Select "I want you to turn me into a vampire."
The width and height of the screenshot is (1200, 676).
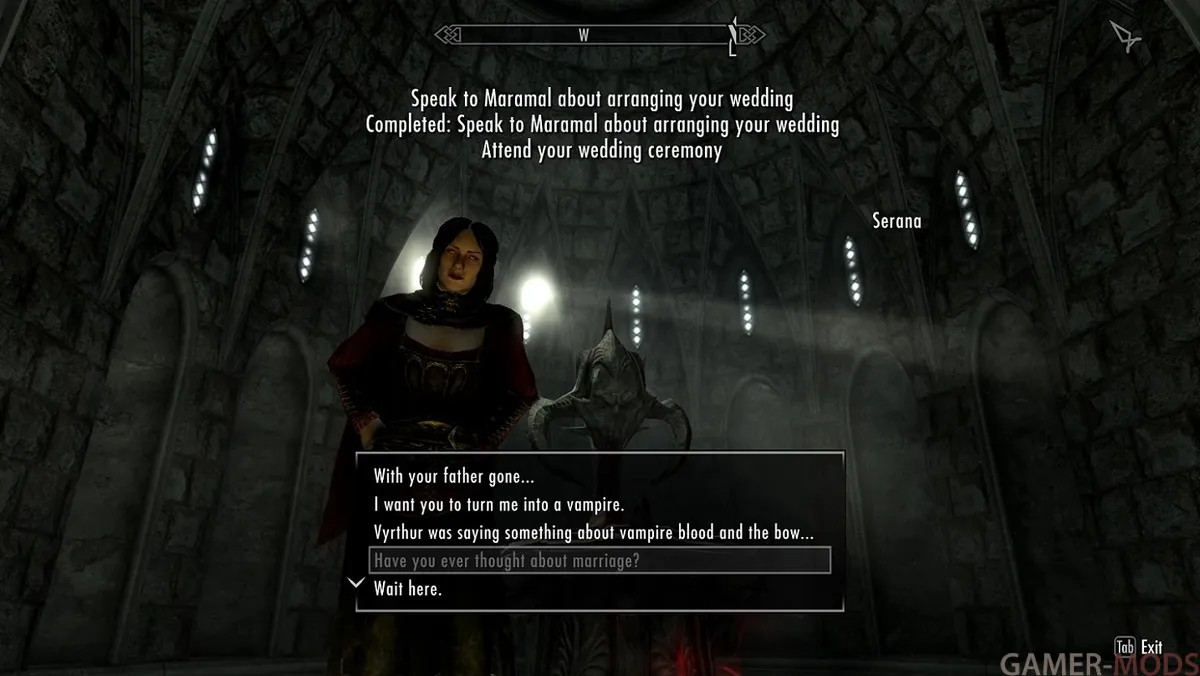point(499,505)
